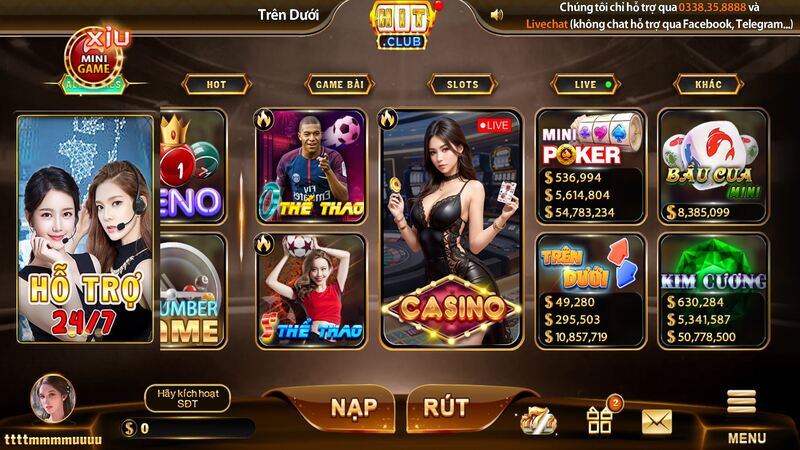Screen dimensions: 800x450
Task: Open the Hỗ Trợ 24/7 support banner
Action: click(86, 230)
